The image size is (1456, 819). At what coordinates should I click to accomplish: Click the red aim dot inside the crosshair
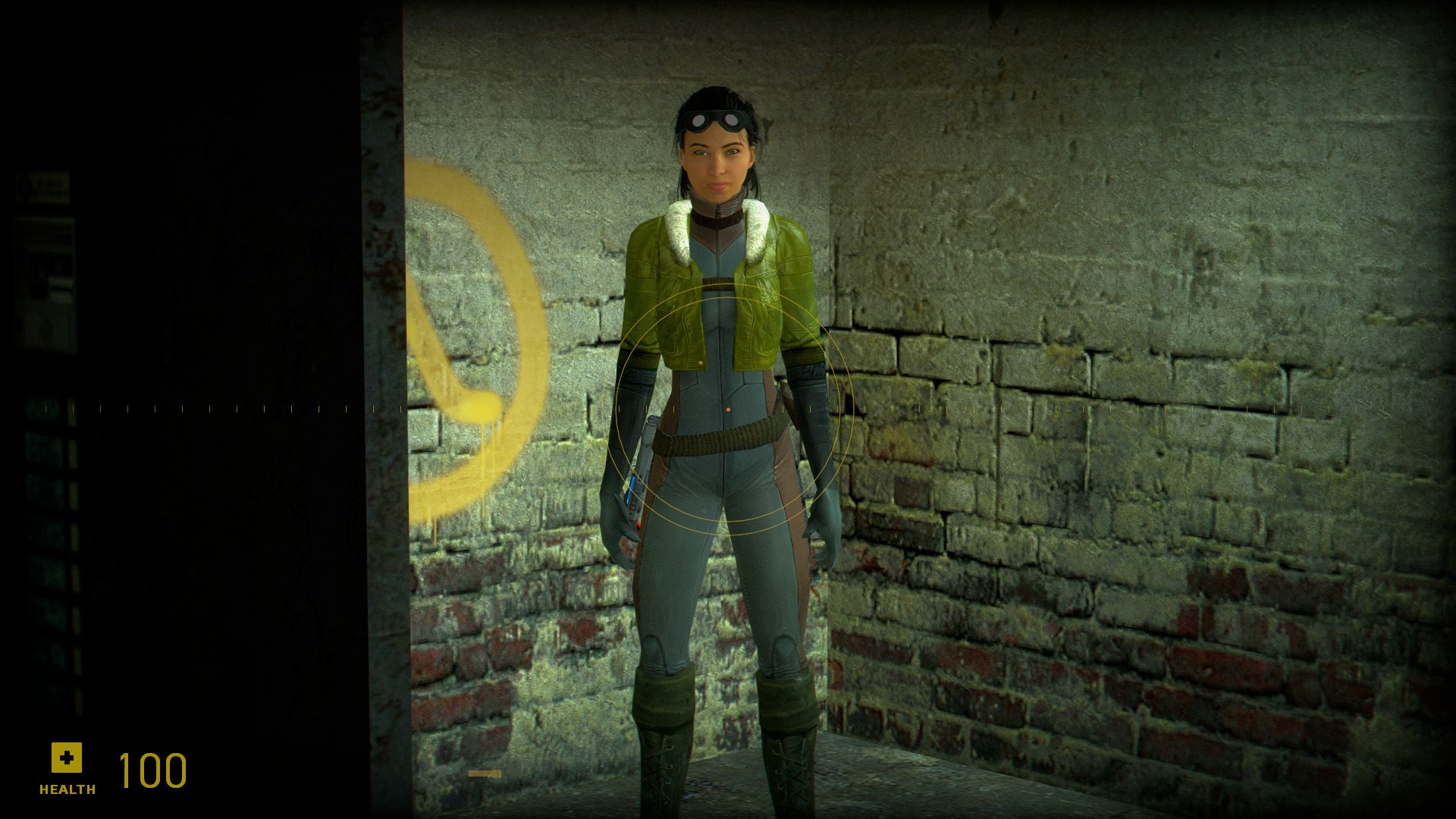tap(728, 409)
